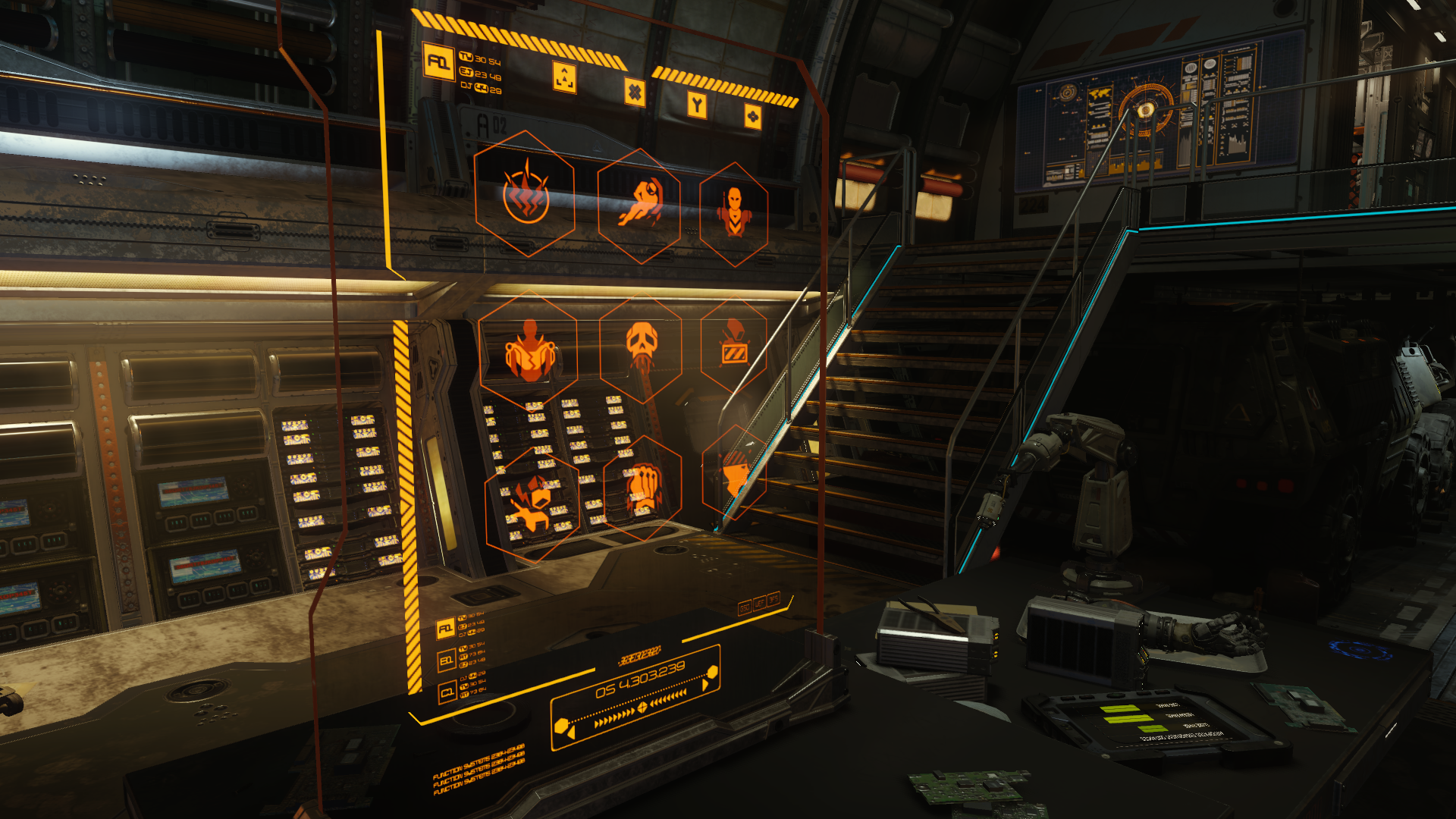Click the four-petal clover square button
Viewport: 1456px width, 819px height.
752,117
